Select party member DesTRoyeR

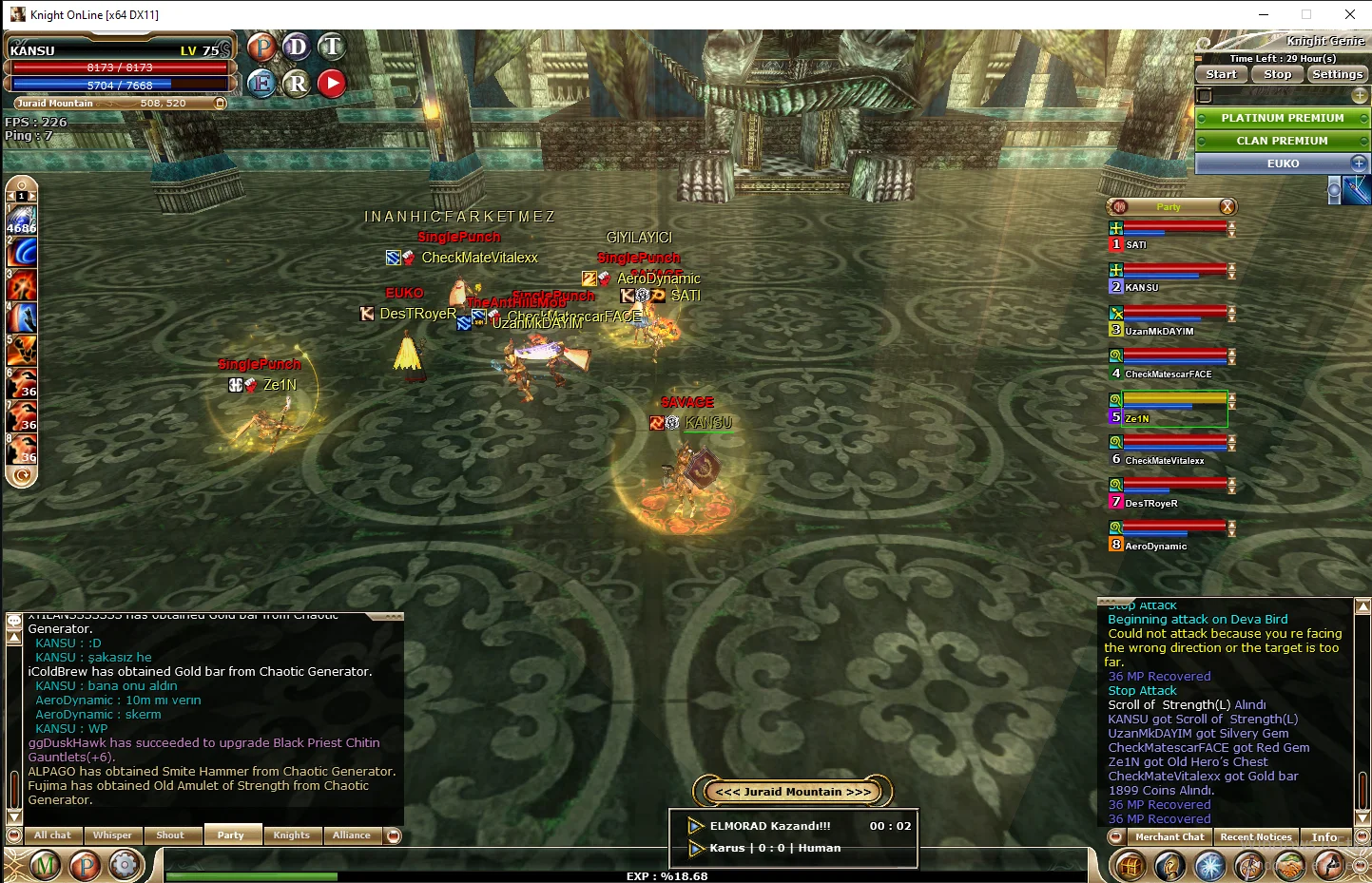(1151, 504)
